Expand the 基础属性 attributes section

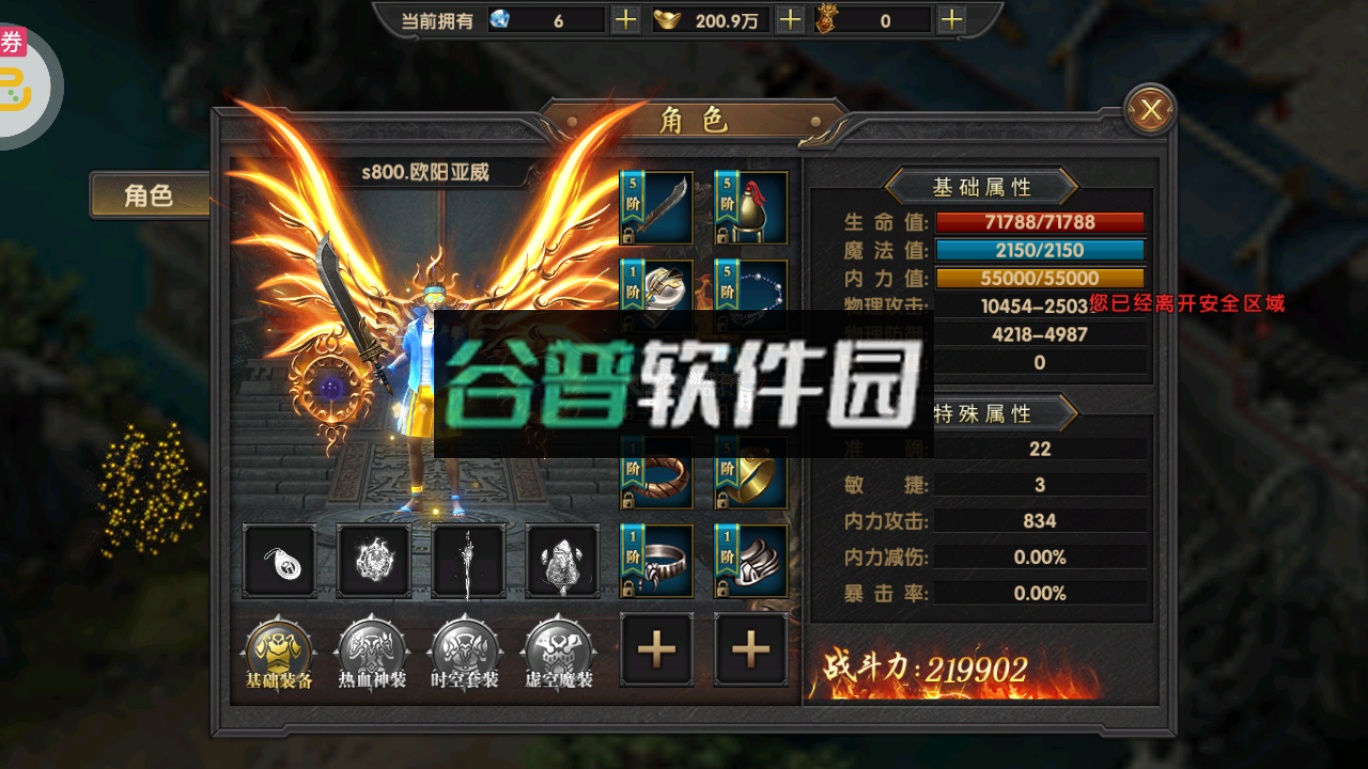pyautogui.click(x=982, y=187)
